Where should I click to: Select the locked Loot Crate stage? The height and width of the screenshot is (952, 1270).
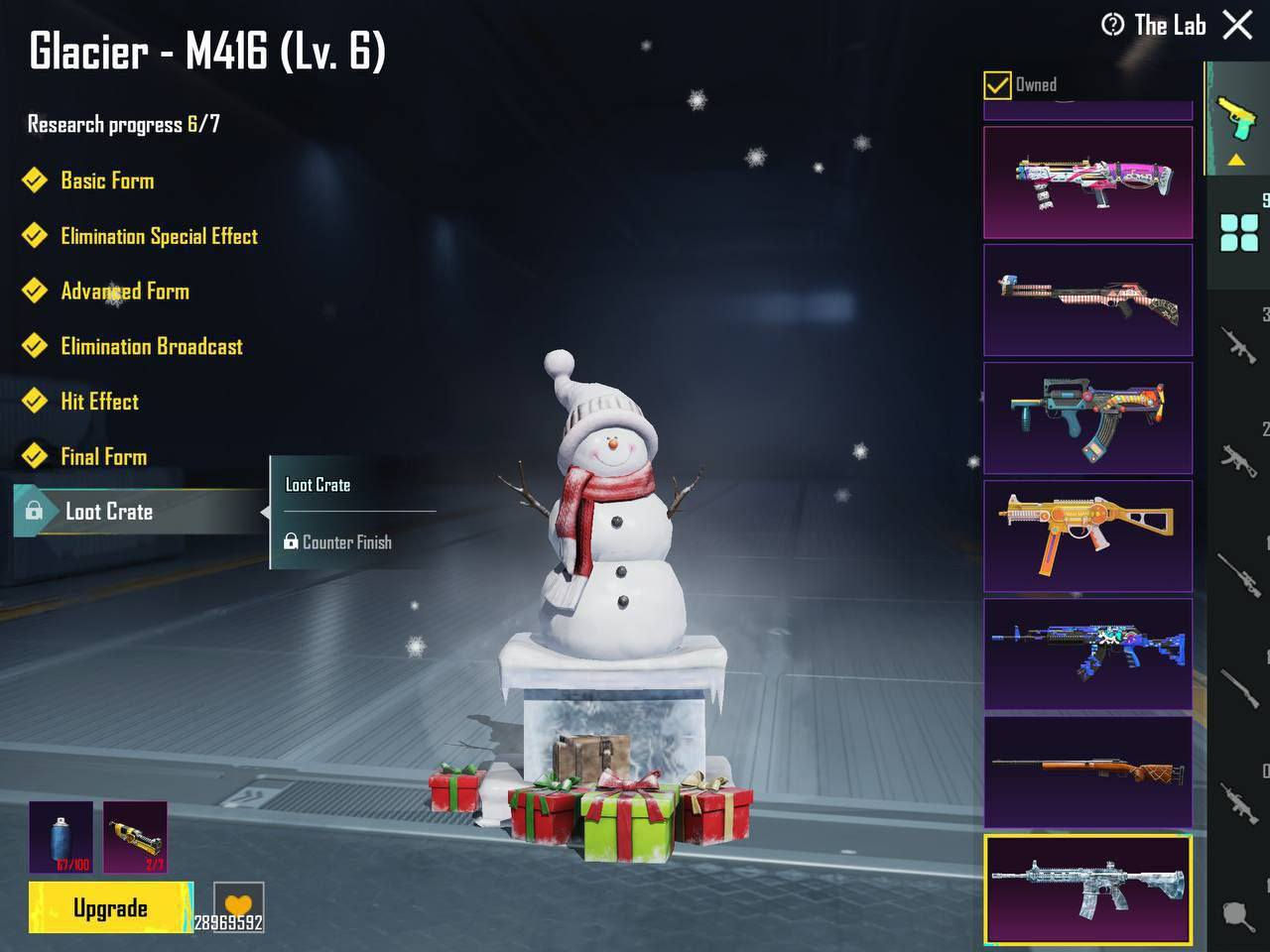pos(109,512)
